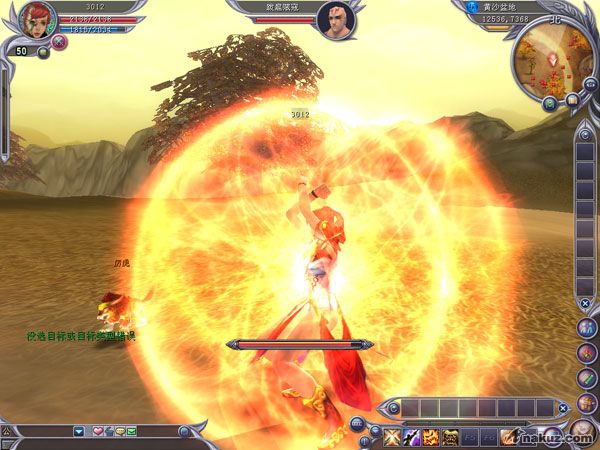
Task: Open the book icon beside minimap
Action: click(572, 100)
